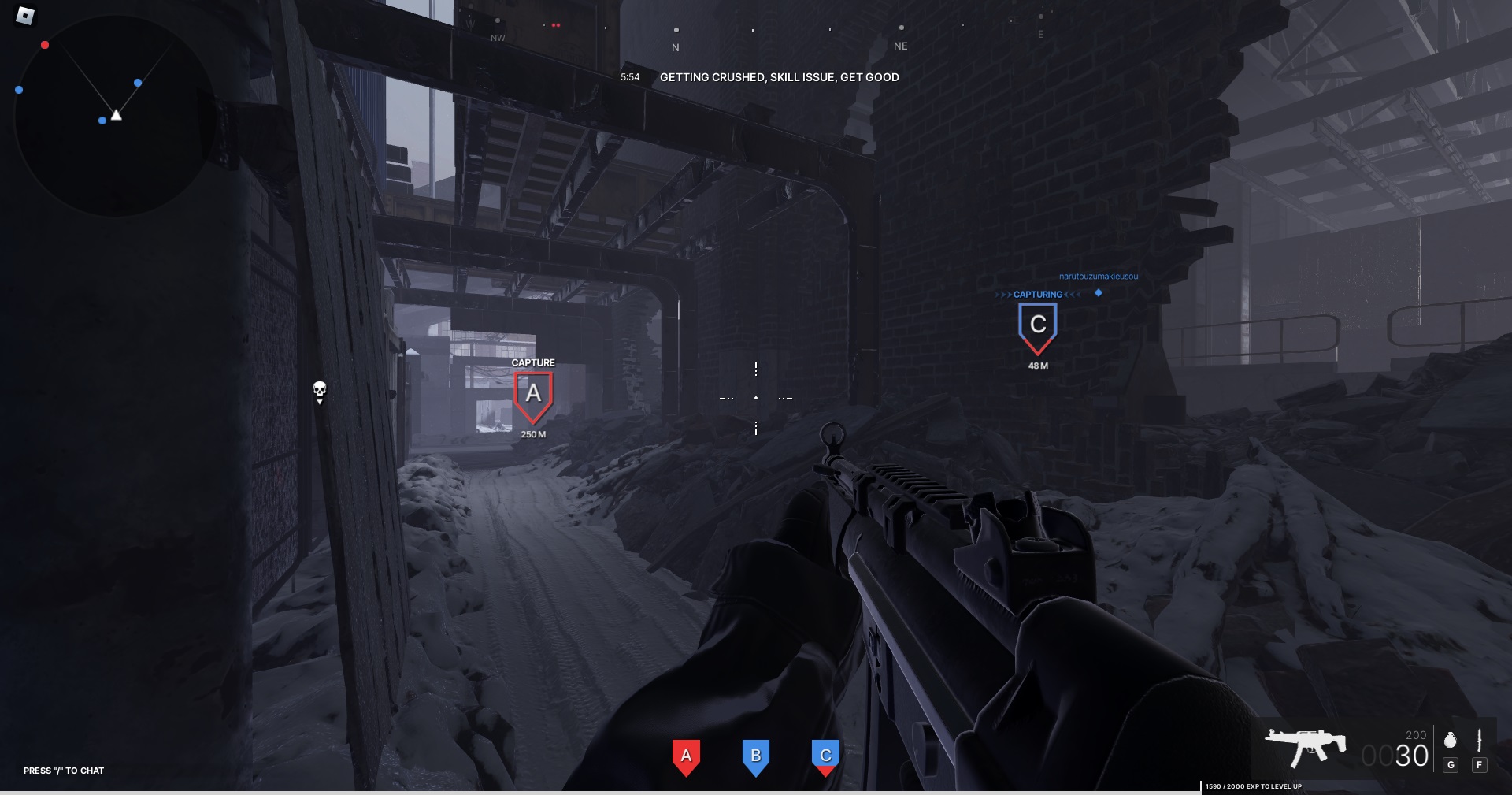This screenshot has width=1512, height=795.
Task: Click the red enemy dot on the minimap
Action: pyautogui.click(x=43, y=45)
